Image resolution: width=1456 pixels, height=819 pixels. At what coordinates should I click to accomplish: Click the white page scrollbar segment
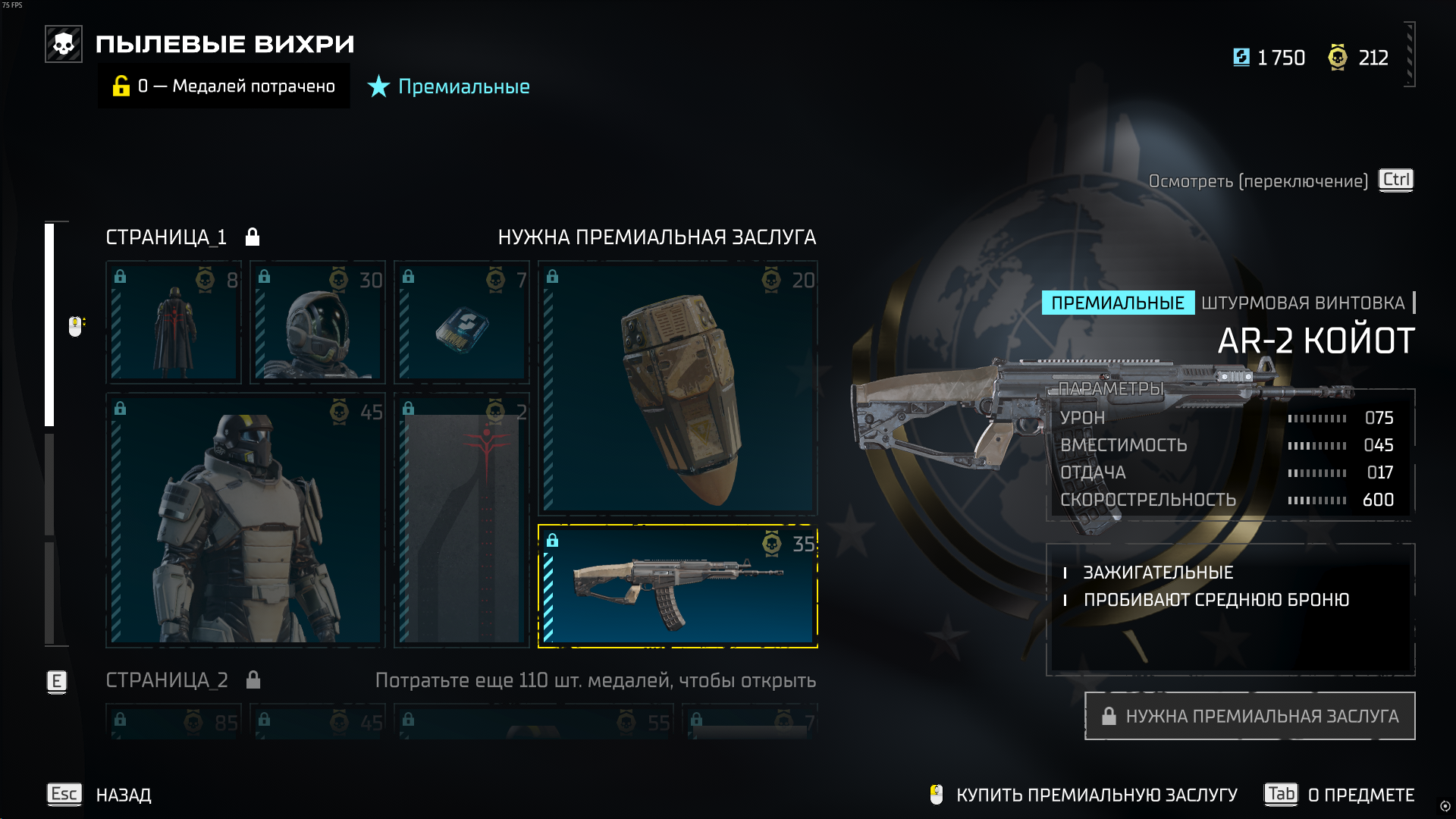coord(49,325)
